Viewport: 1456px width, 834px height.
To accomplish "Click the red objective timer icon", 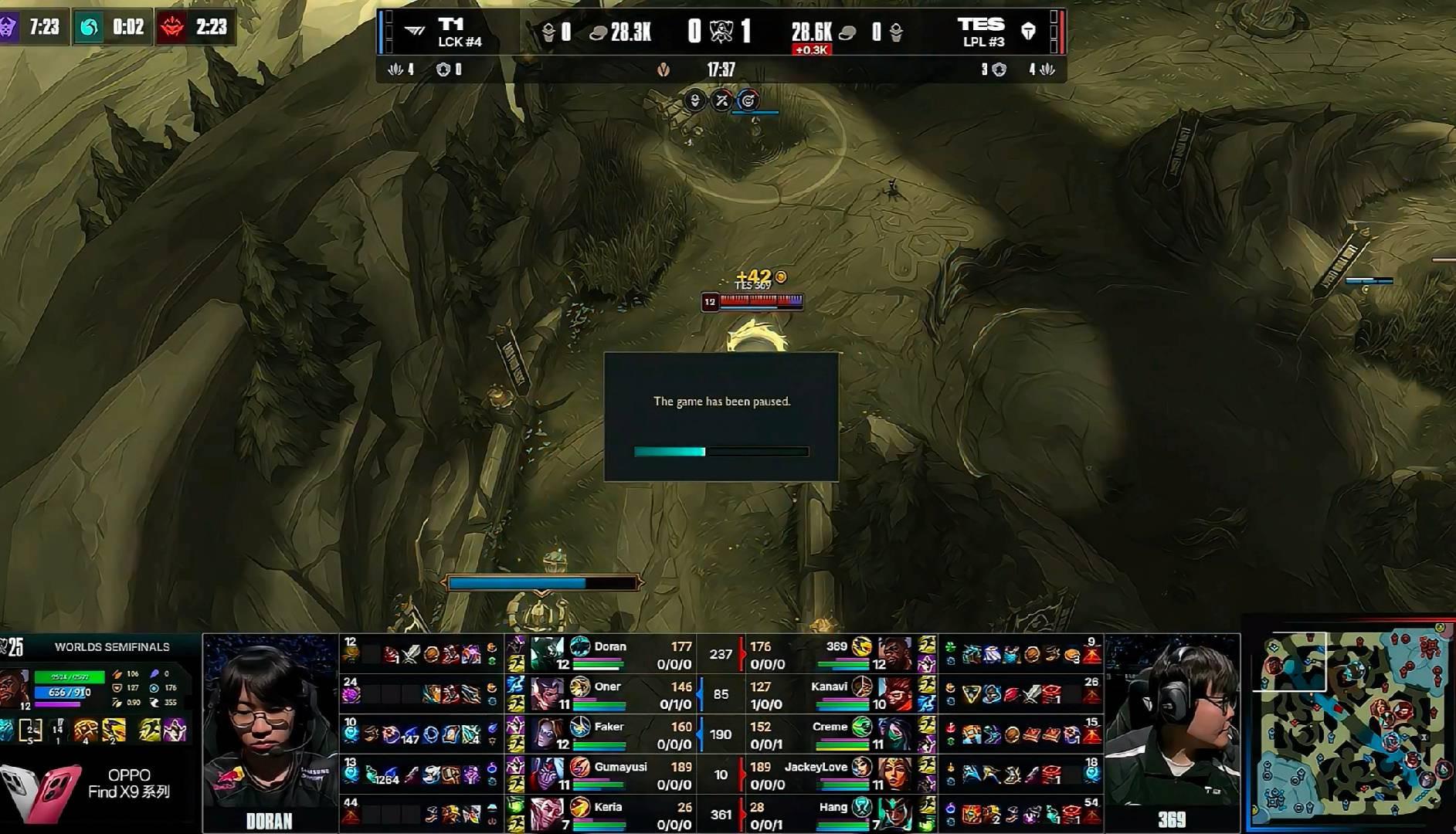I will (171, 28).
